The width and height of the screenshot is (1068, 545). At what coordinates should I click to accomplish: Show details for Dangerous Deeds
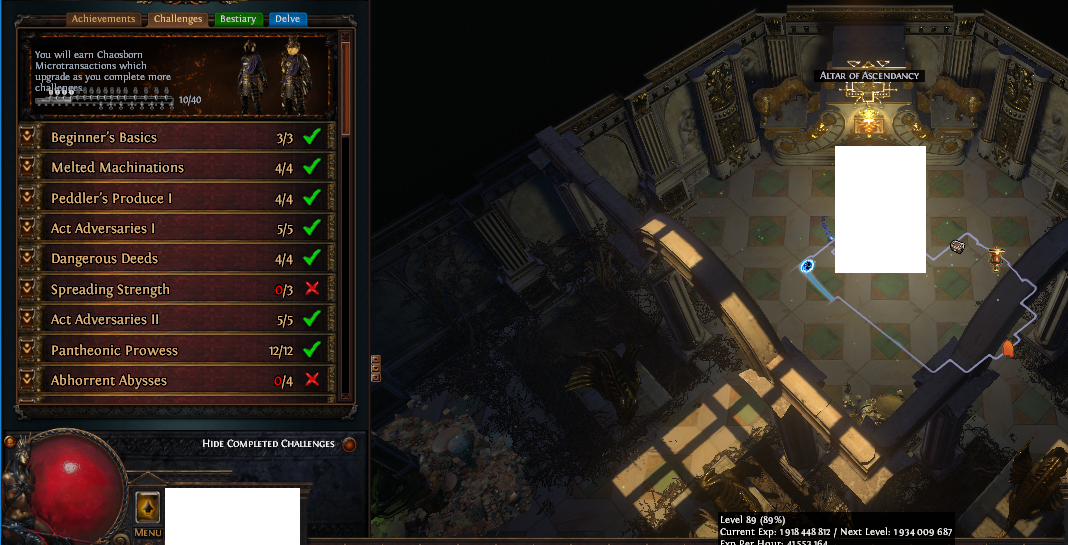[x=28, y=258]
